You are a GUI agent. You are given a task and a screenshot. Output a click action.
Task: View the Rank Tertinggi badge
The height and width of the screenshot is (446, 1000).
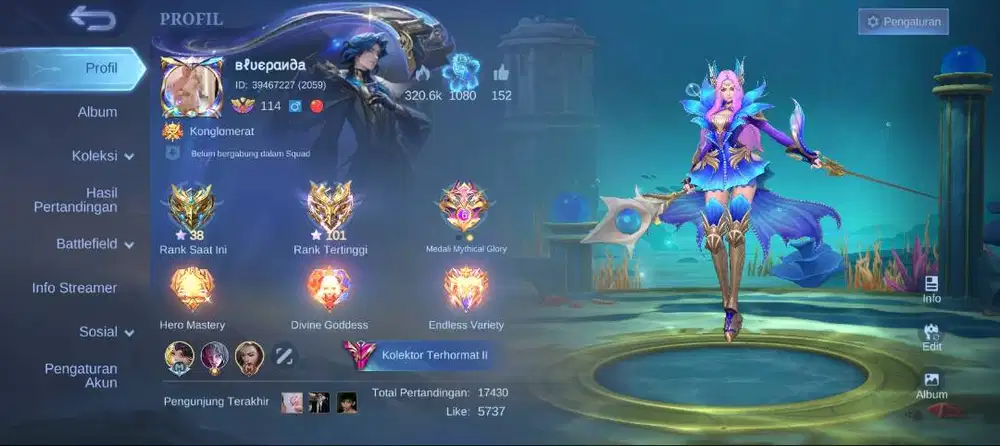coord(329,208)
